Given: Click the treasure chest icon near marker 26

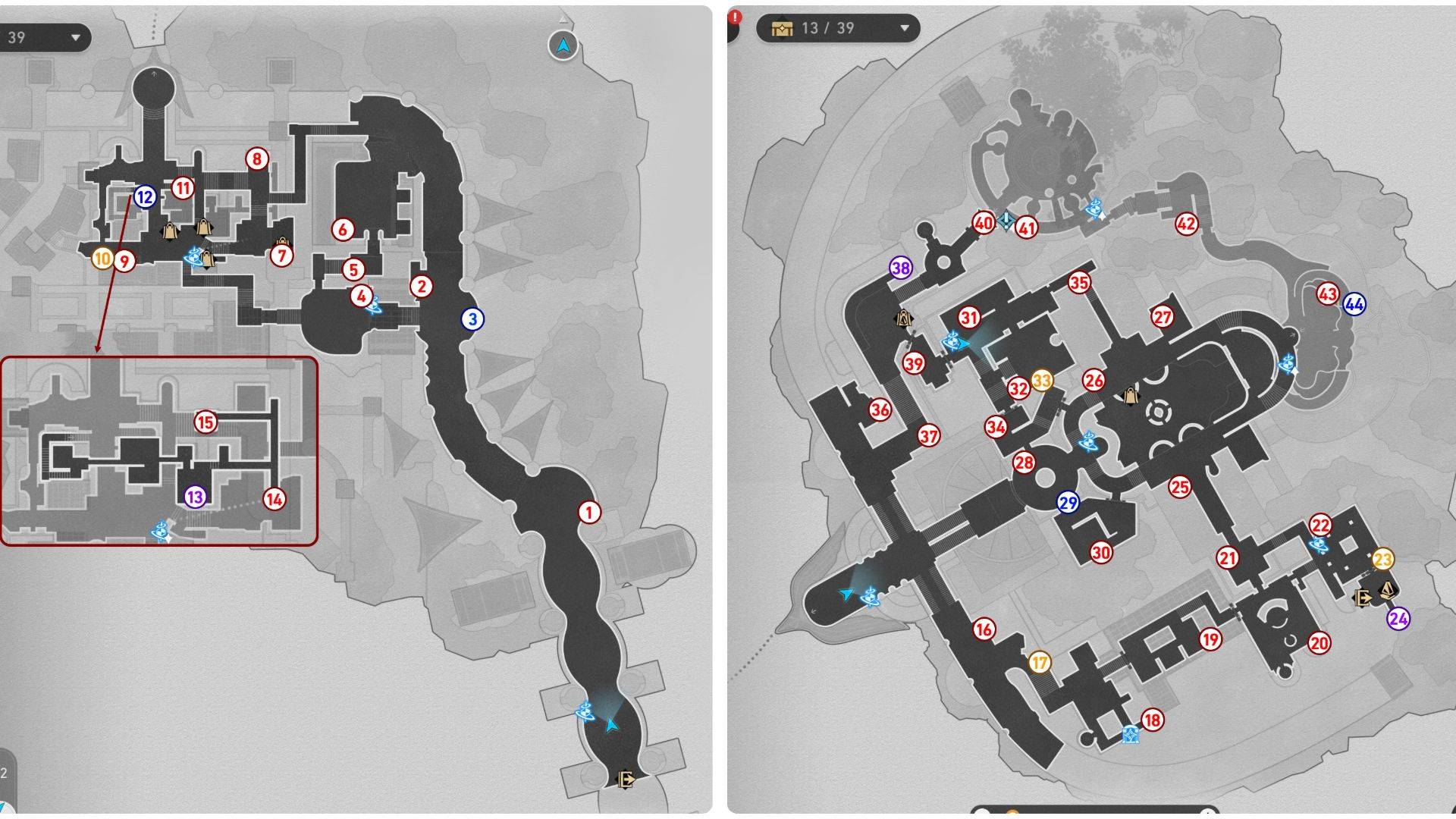Looking at the screenshot, I should coord(1129,397).
